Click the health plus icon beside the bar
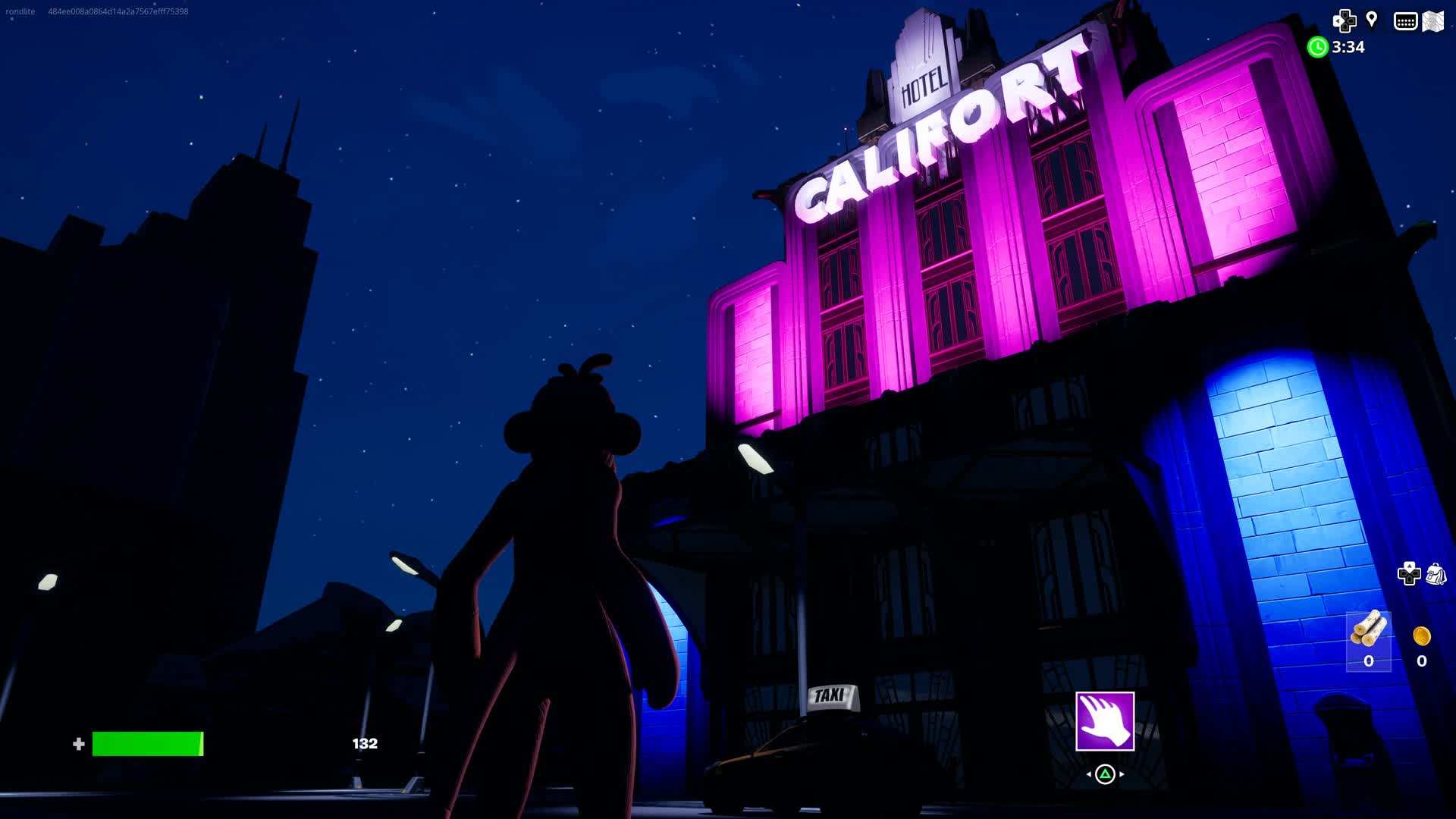 coord(78,743)
